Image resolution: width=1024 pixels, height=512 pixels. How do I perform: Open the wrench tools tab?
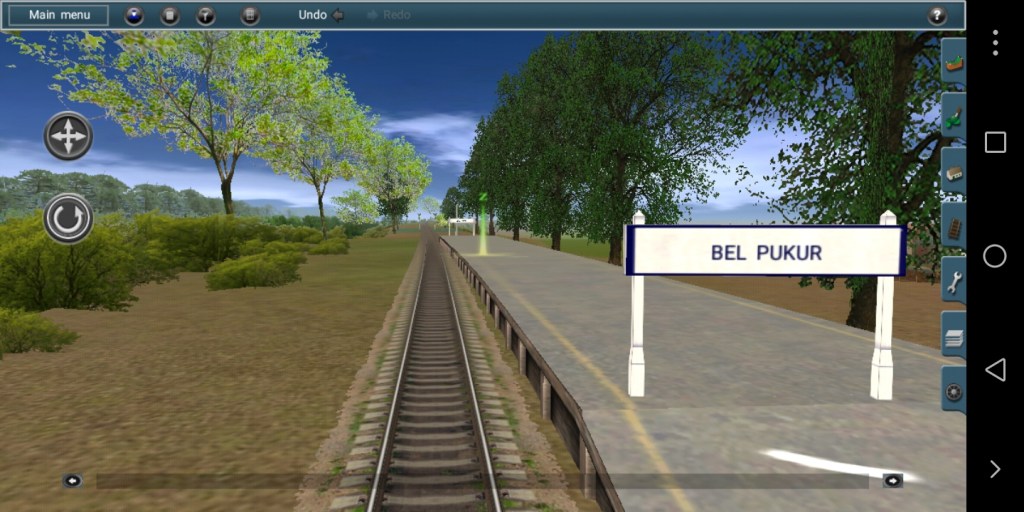pos(954,282)
